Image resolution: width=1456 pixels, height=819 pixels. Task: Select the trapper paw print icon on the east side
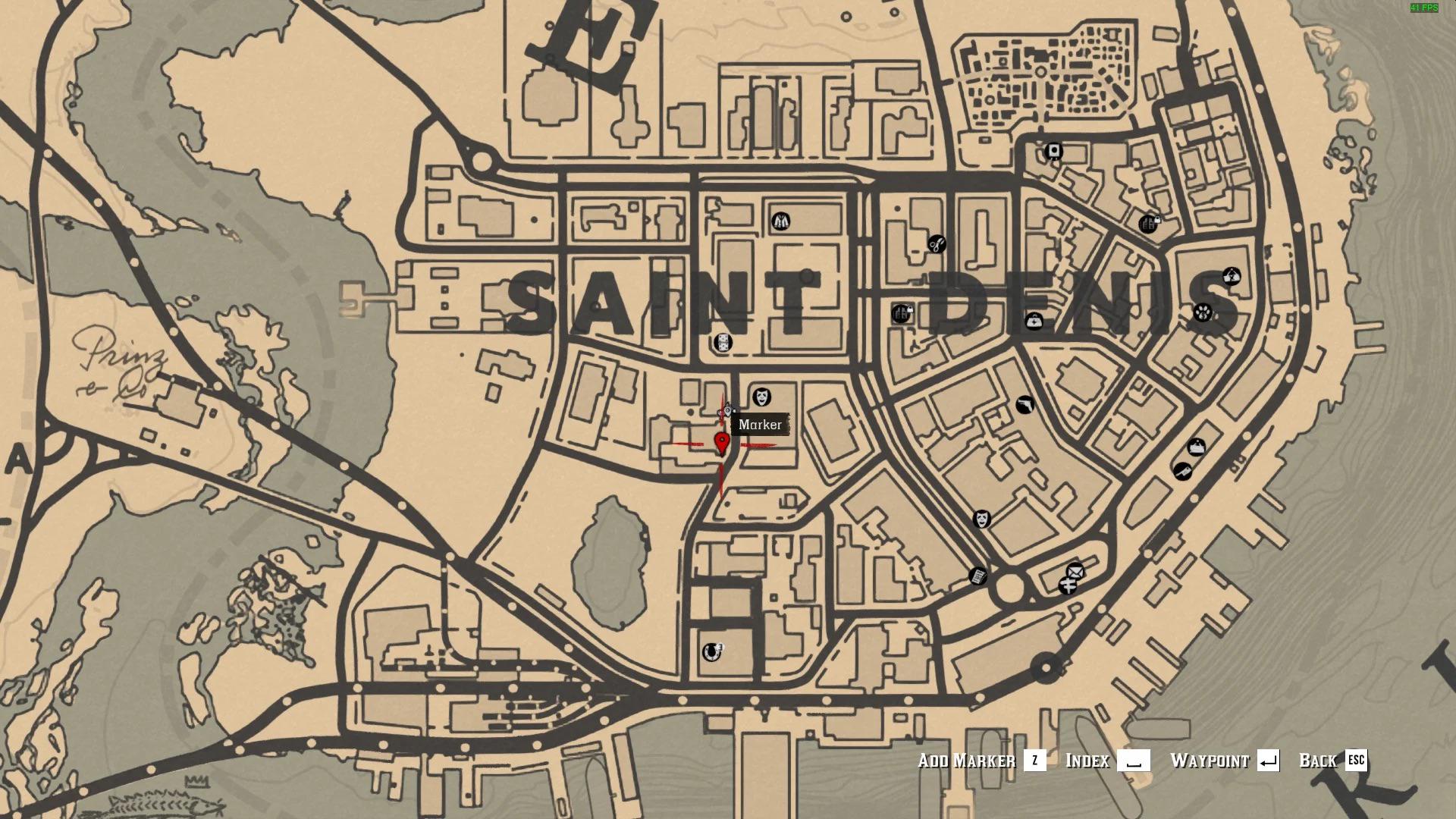click(1203, 313)
